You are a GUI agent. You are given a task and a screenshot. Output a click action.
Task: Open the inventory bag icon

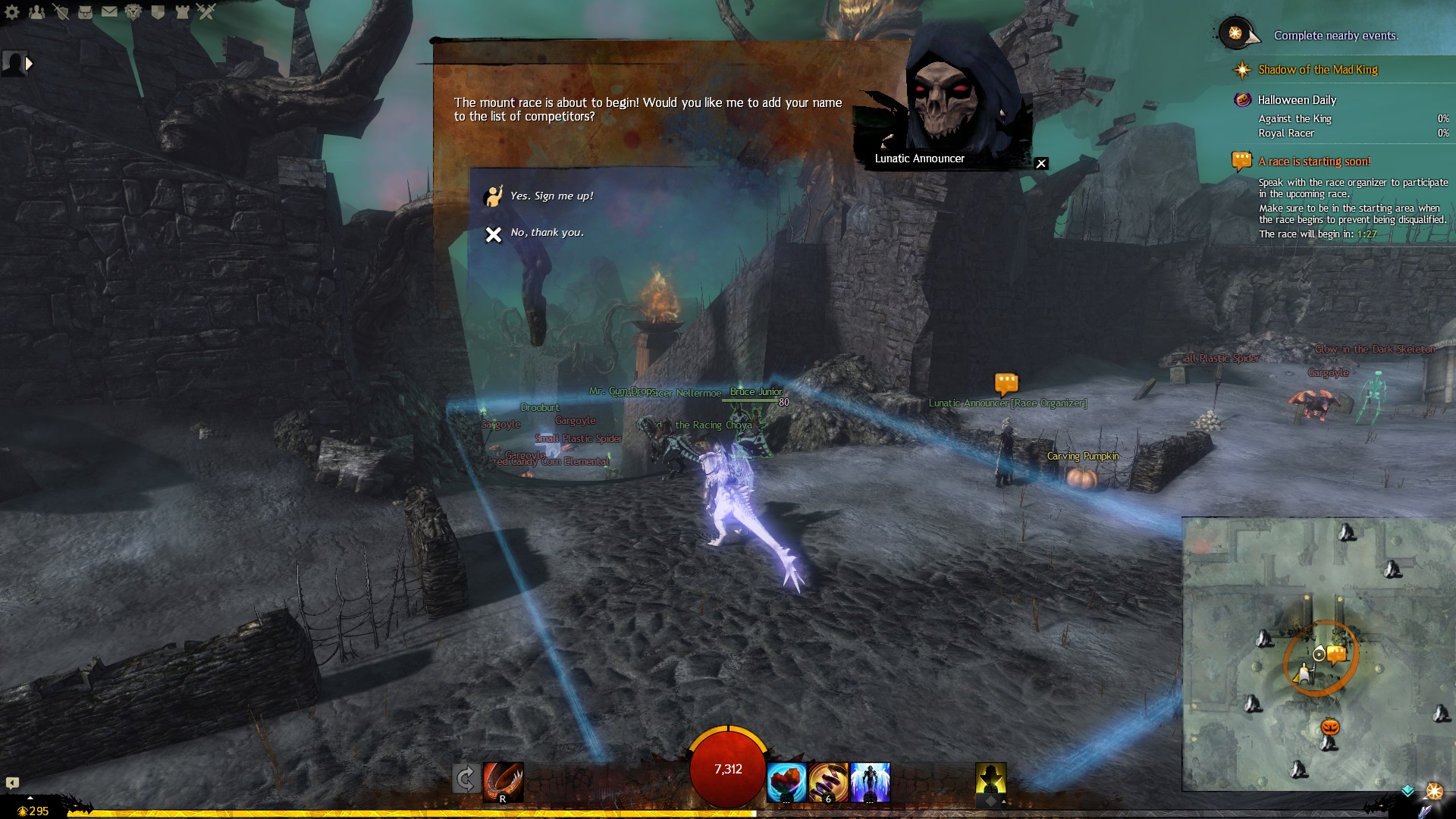85,11
